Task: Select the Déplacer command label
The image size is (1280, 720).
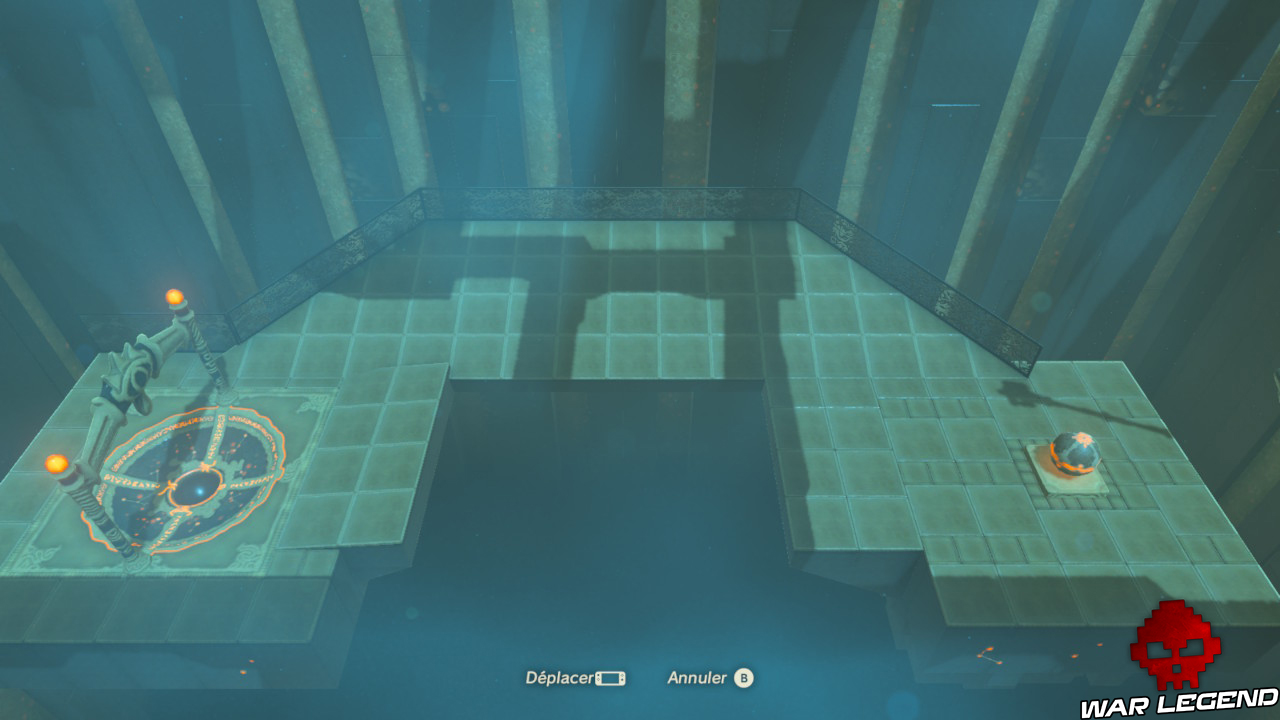Action: 559,676
